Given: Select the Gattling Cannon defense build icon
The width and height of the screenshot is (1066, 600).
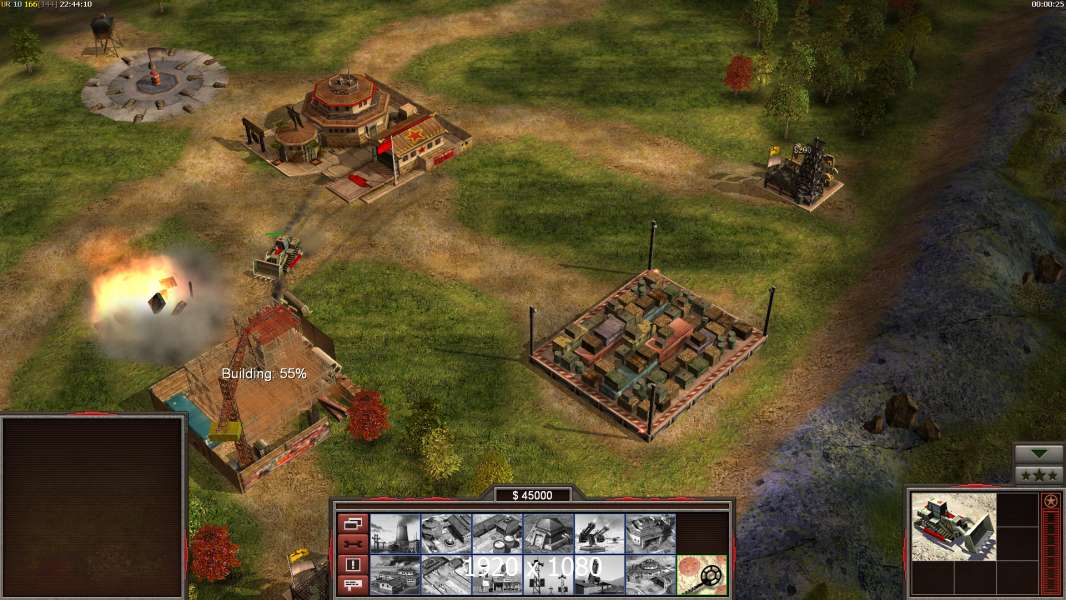Looking at the screenshot, I should 599,534.
